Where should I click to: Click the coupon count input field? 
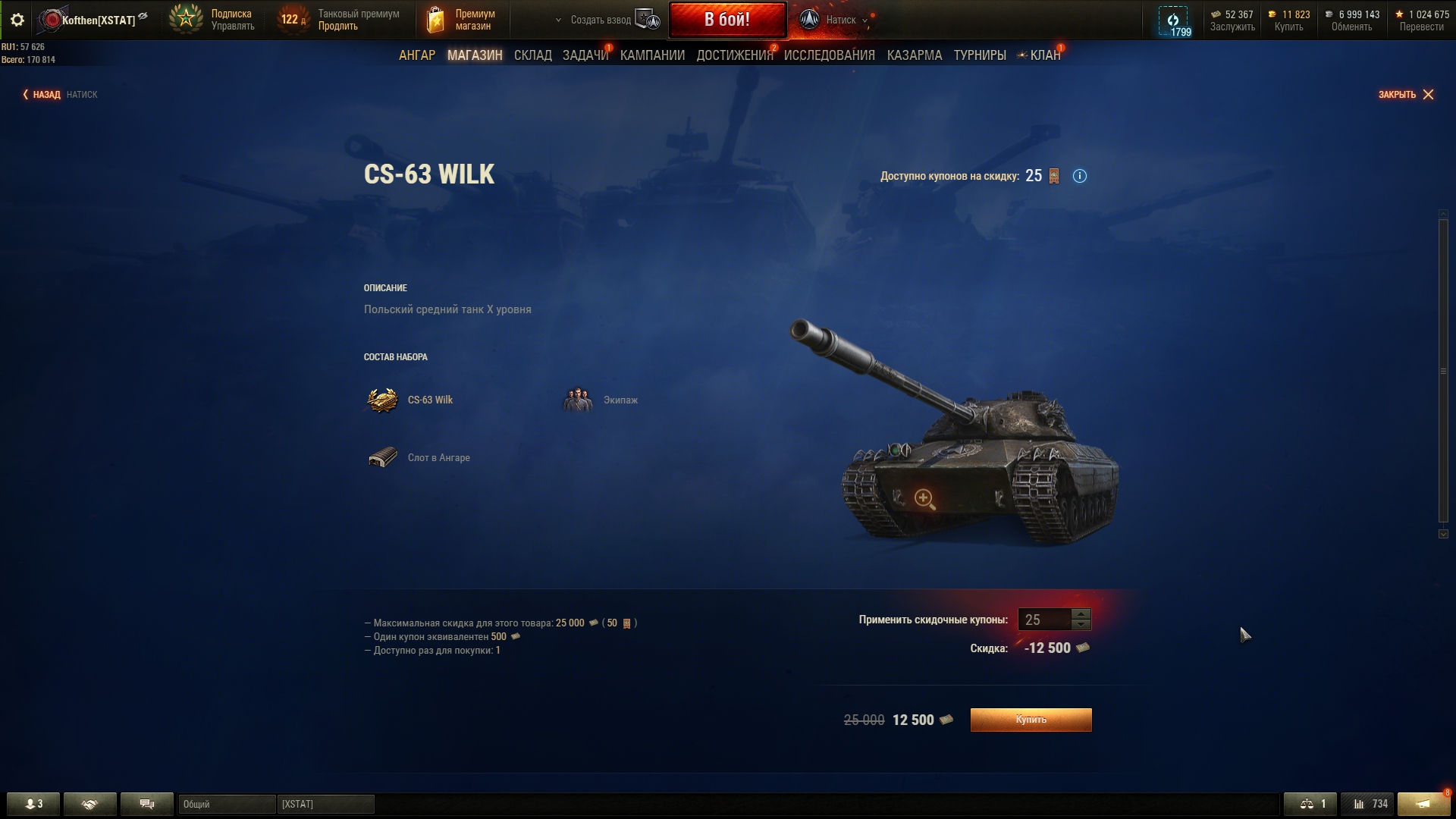click(x=1043, y=620)
